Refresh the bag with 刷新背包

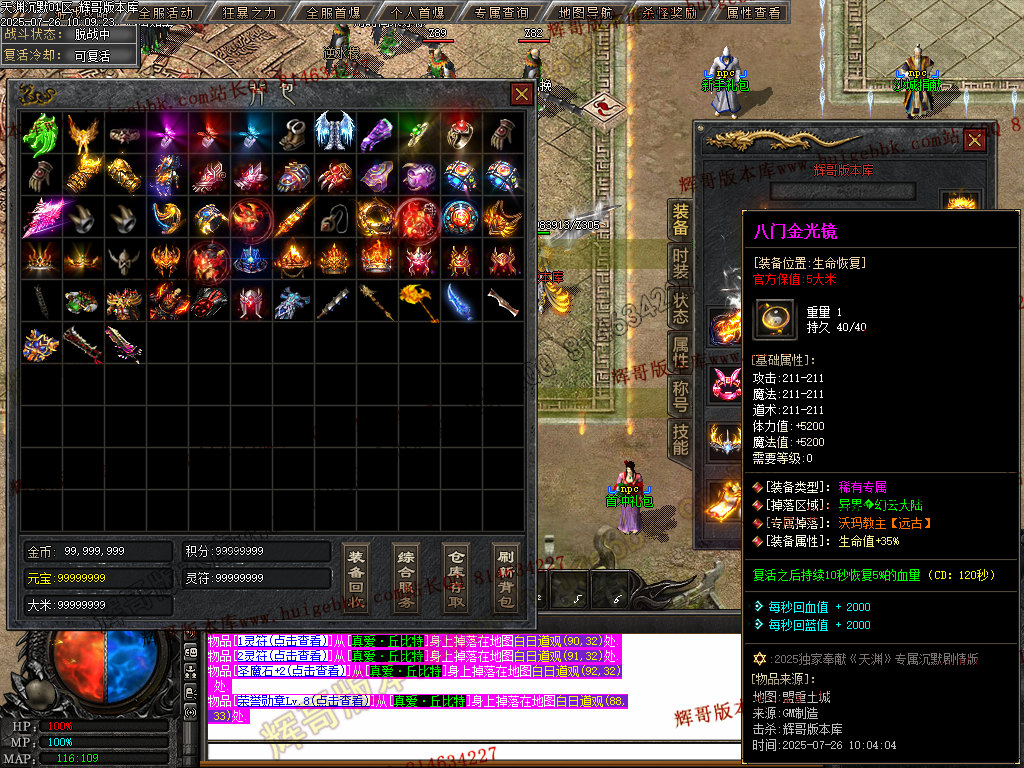click(506, 578)
